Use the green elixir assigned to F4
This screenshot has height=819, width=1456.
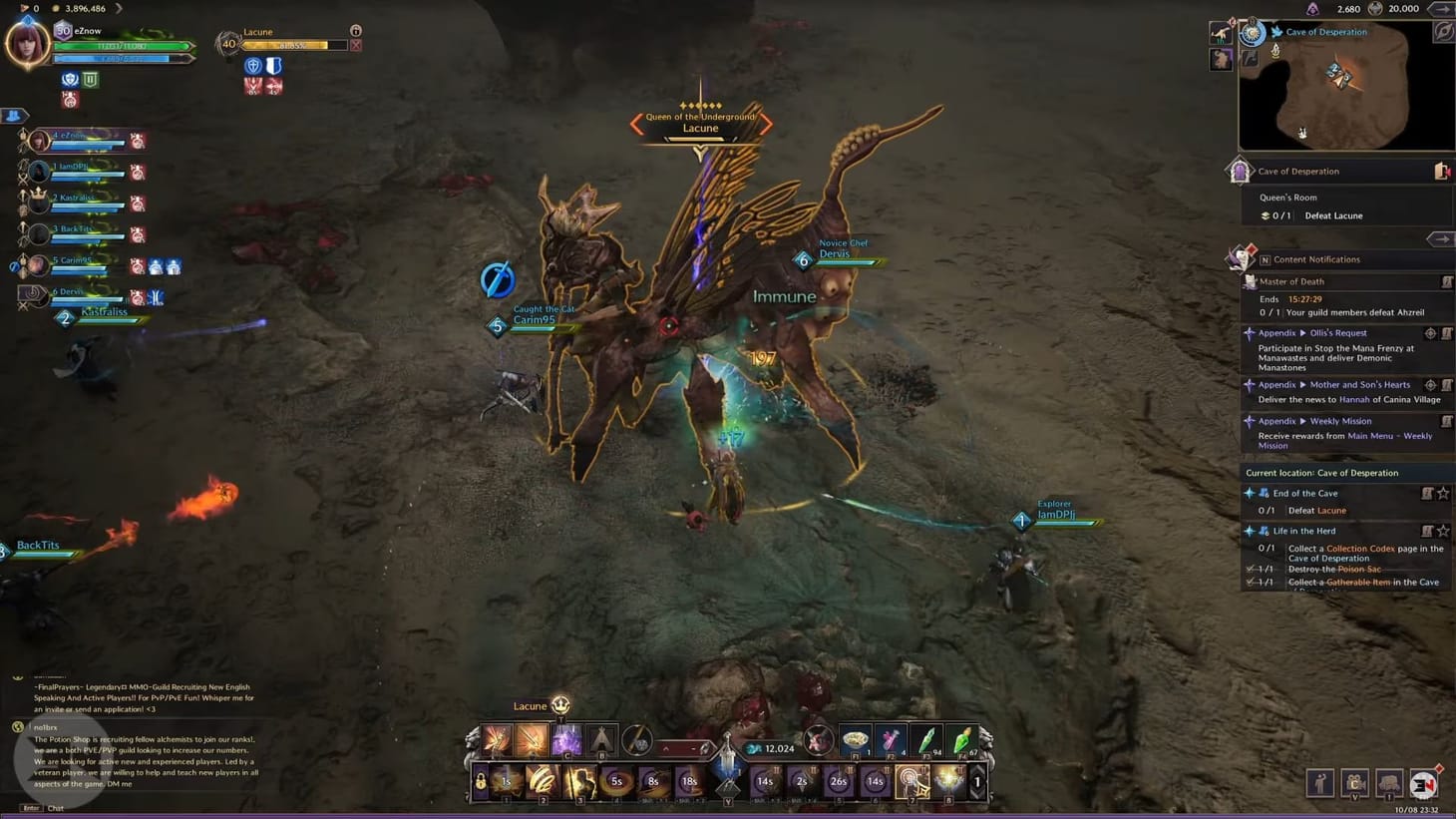coord(963,742)
